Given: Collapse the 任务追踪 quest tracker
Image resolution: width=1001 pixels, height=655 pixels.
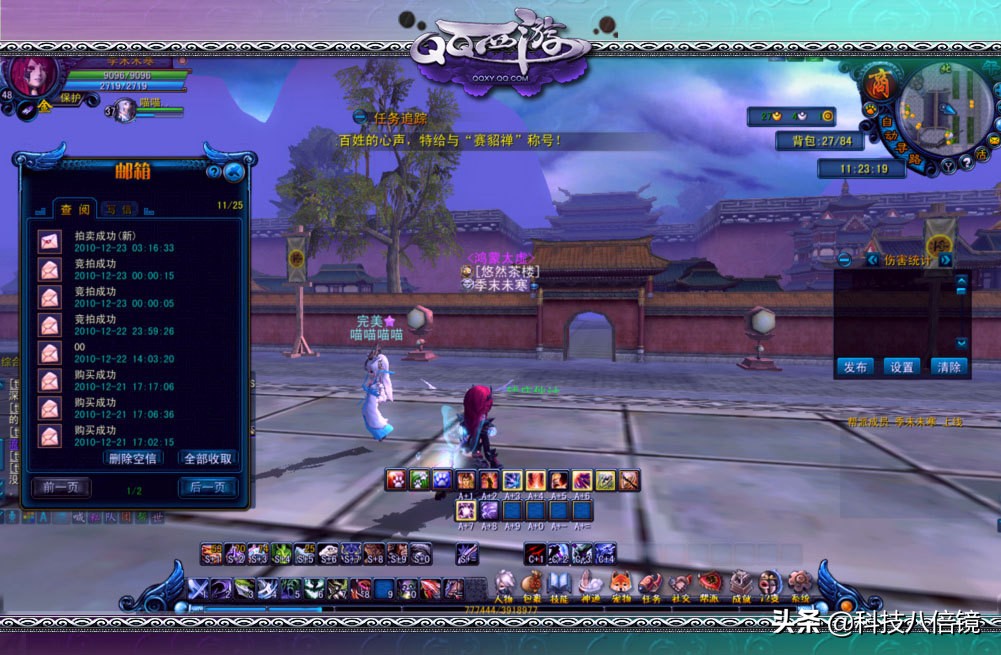Looking at the screenshot, I should 360,117.
